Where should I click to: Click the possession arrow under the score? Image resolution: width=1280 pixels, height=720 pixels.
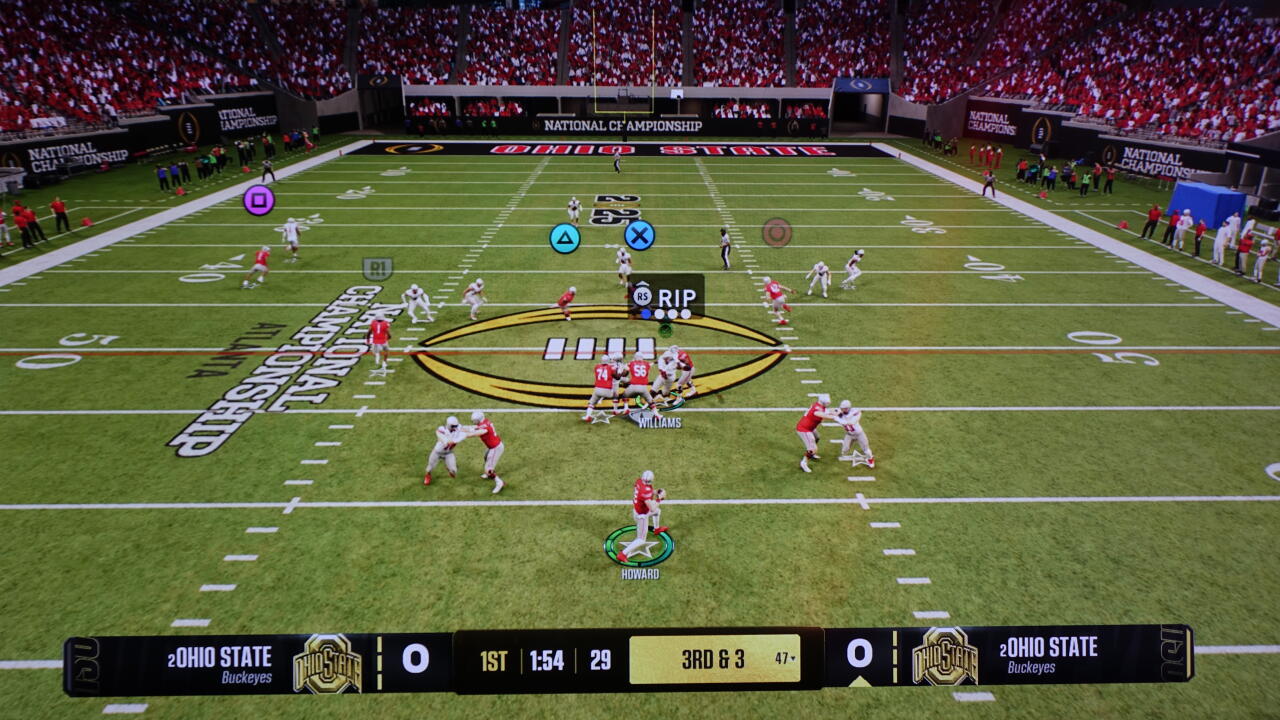pyautogui.click(x=859, y=682)
